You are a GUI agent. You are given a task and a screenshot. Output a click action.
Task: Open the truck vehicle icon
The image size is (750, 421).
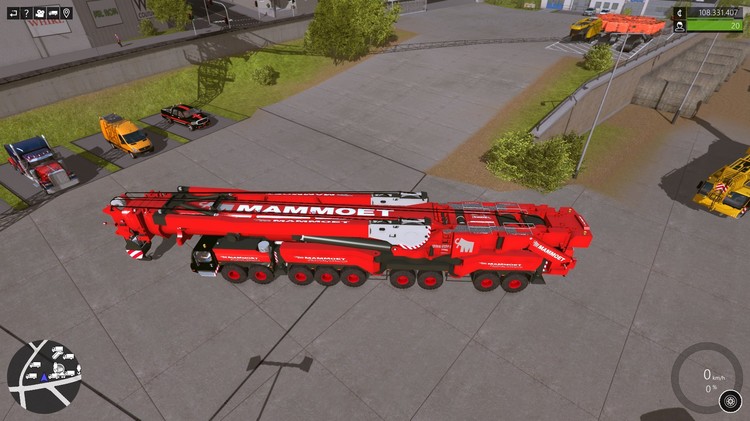point(53,13)
